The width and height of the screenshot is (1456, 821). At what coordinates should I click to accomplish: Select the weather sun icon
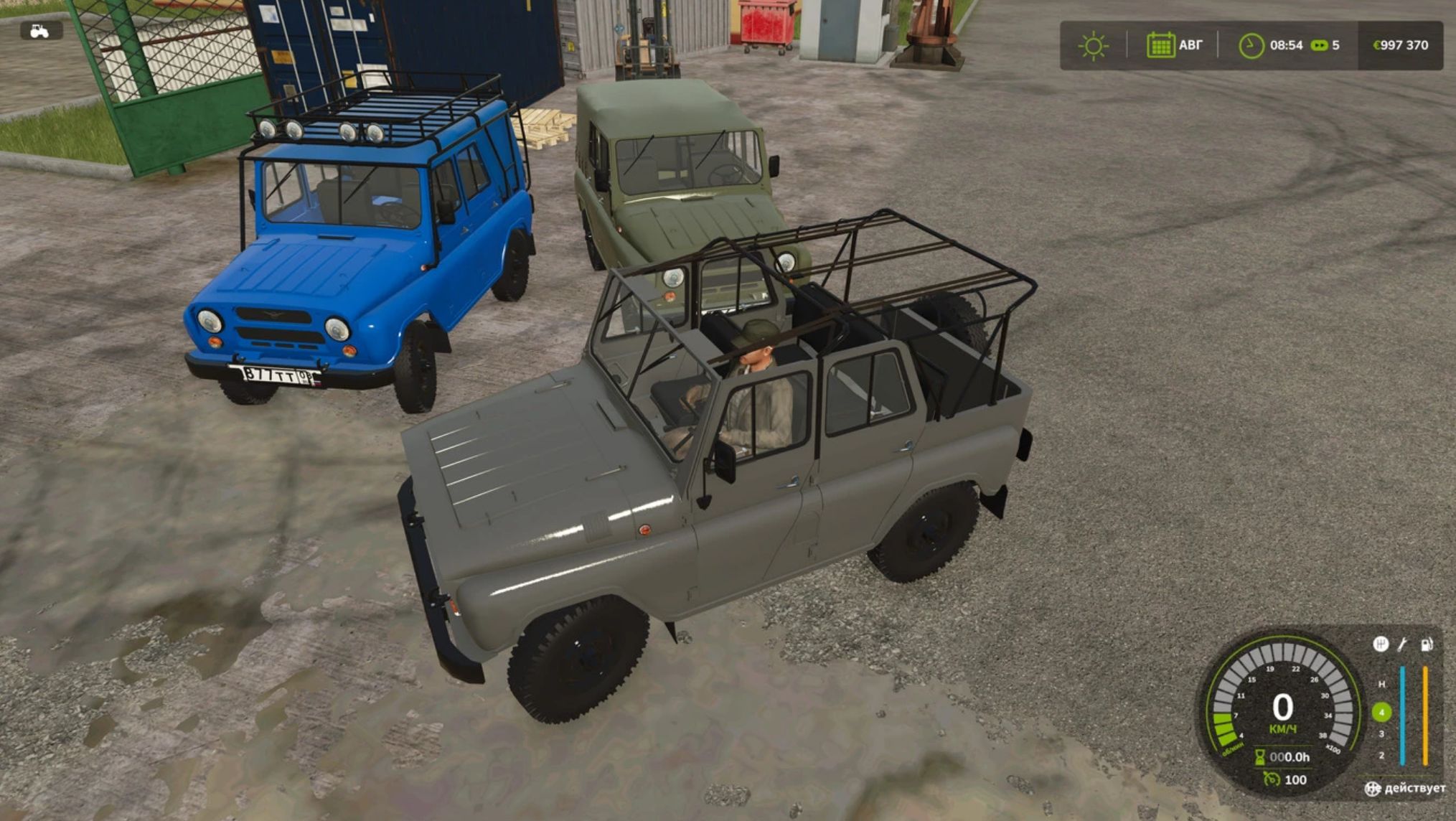coord(1094,45)
